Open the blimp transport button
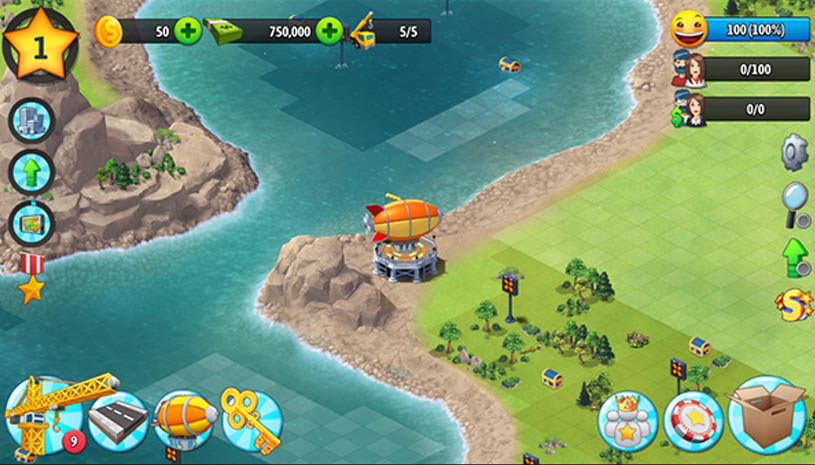815x465 pixels. 185,421
